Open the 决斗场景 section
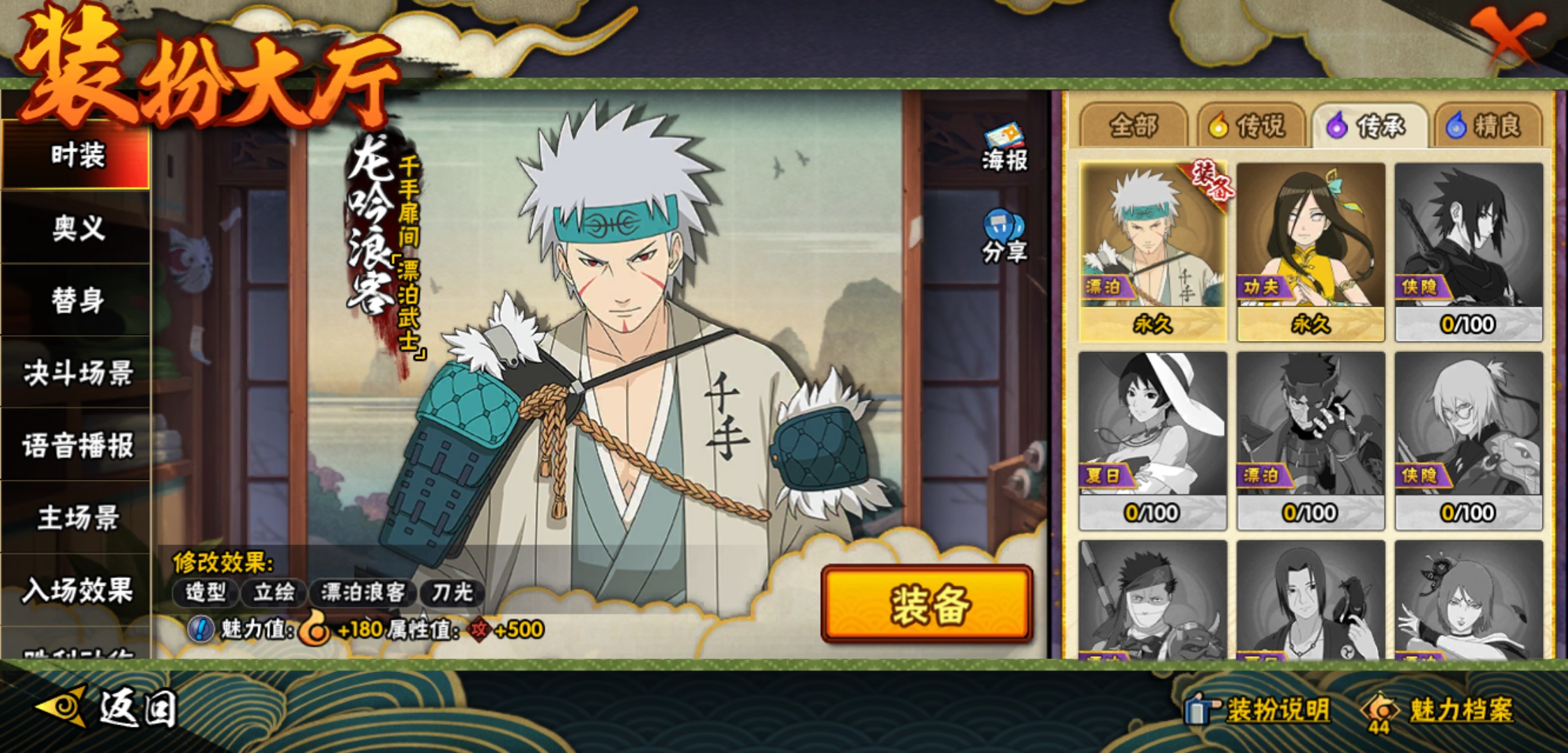This screenshot has width=1568, height=753. (x=77, y=373)
